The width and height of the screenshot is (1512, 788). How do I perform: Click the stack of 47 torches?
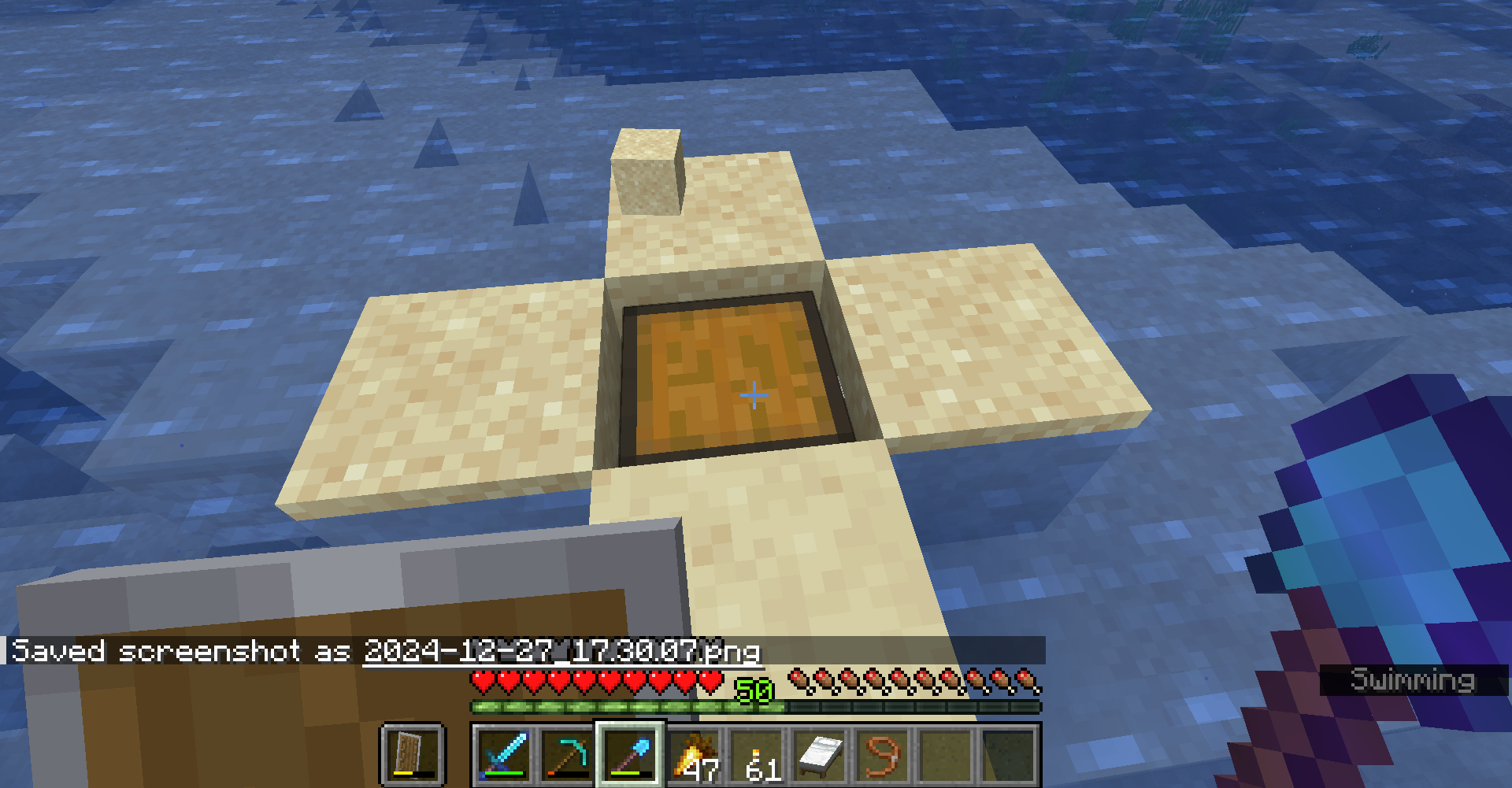[696, 757]
